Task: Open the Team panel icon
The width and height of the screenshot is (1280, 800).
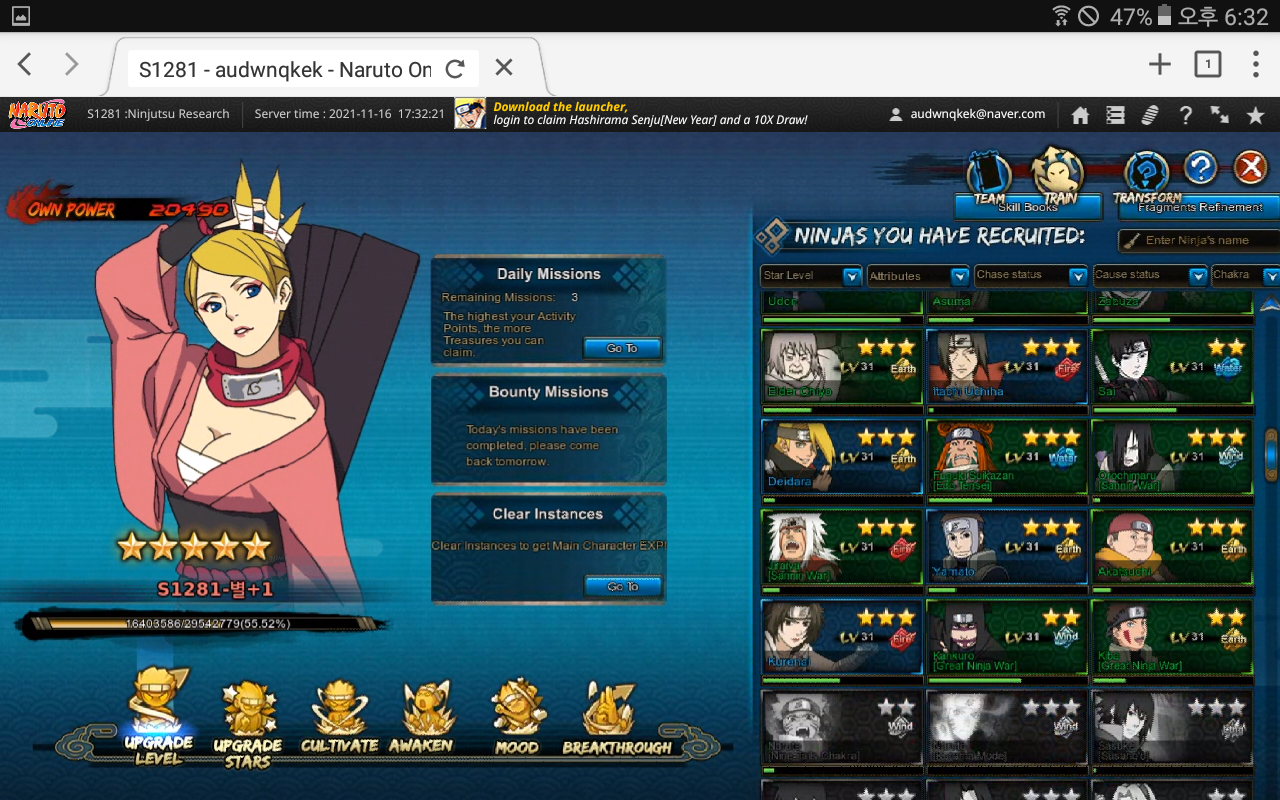Action: point(989,175)
